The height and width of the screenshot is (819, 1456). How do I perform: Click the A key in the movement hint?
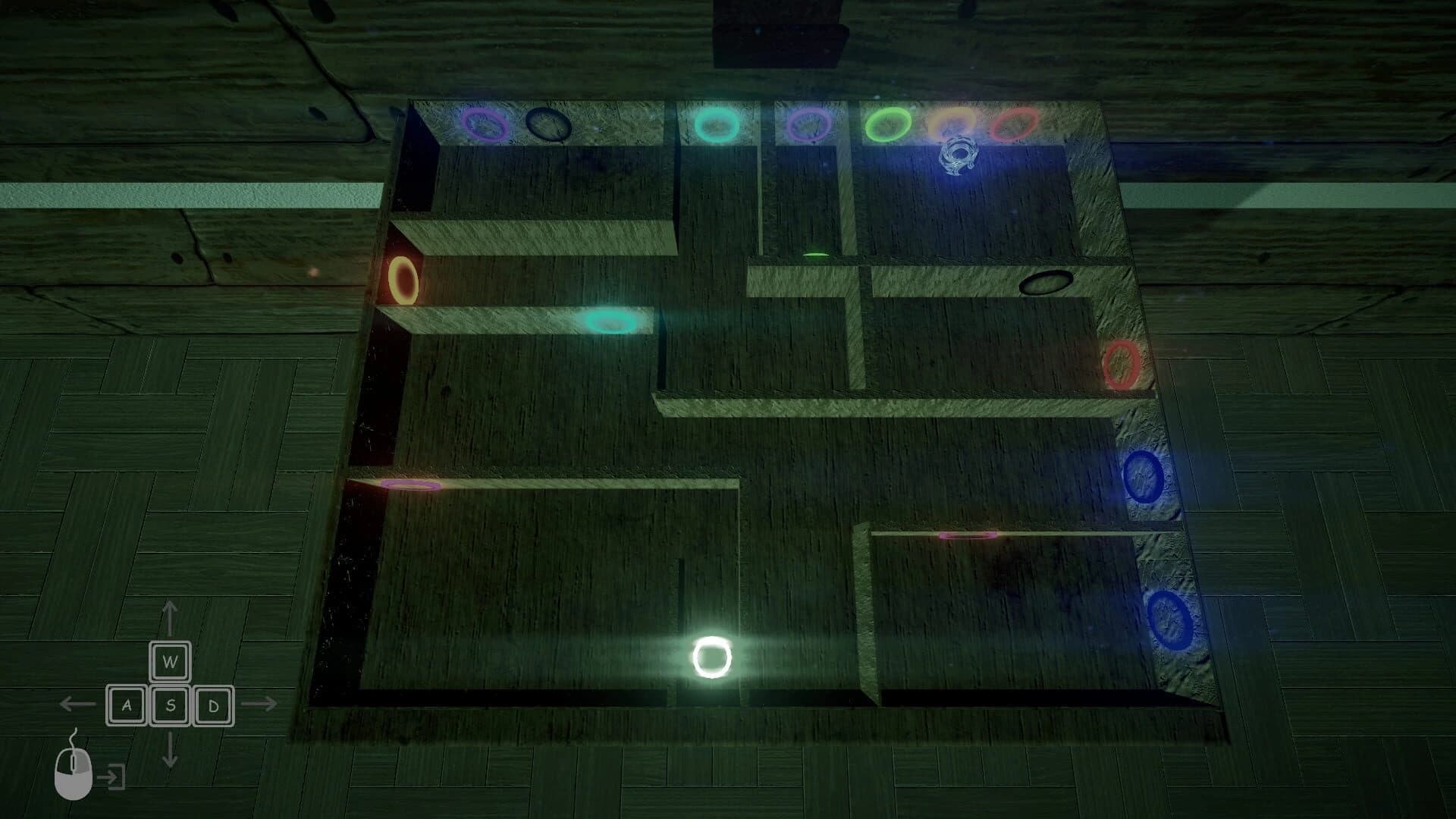point(127,705)
